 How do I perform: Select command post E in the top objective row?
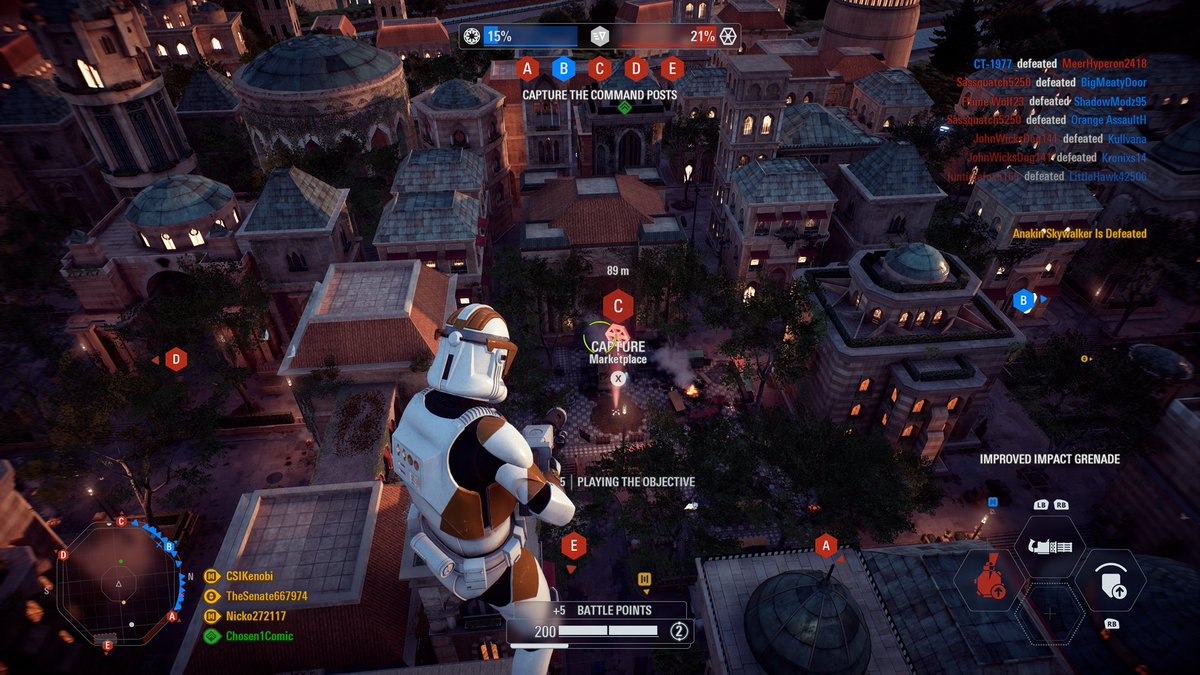(672, 69)
